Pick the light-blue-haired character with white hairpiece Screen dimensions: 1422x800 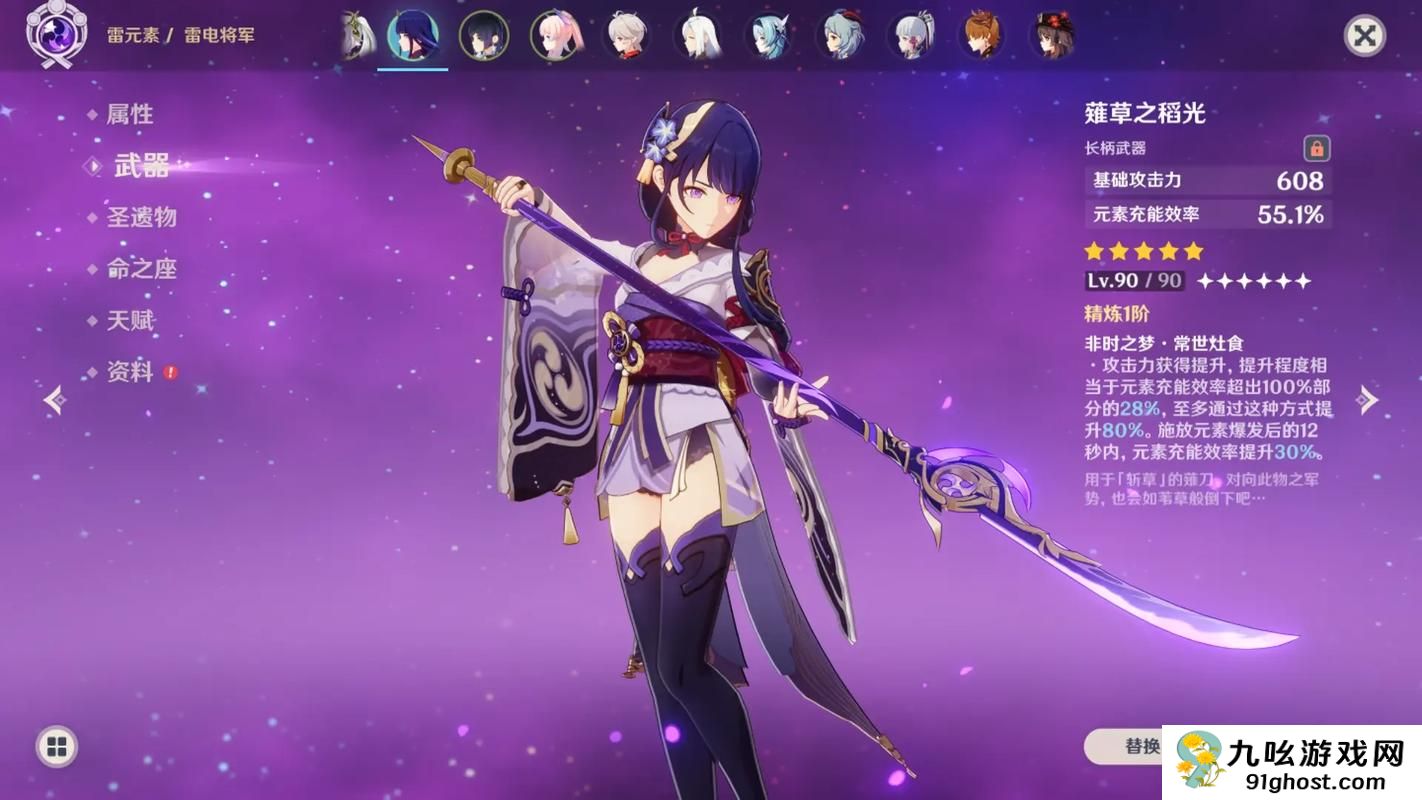point(768,36)
